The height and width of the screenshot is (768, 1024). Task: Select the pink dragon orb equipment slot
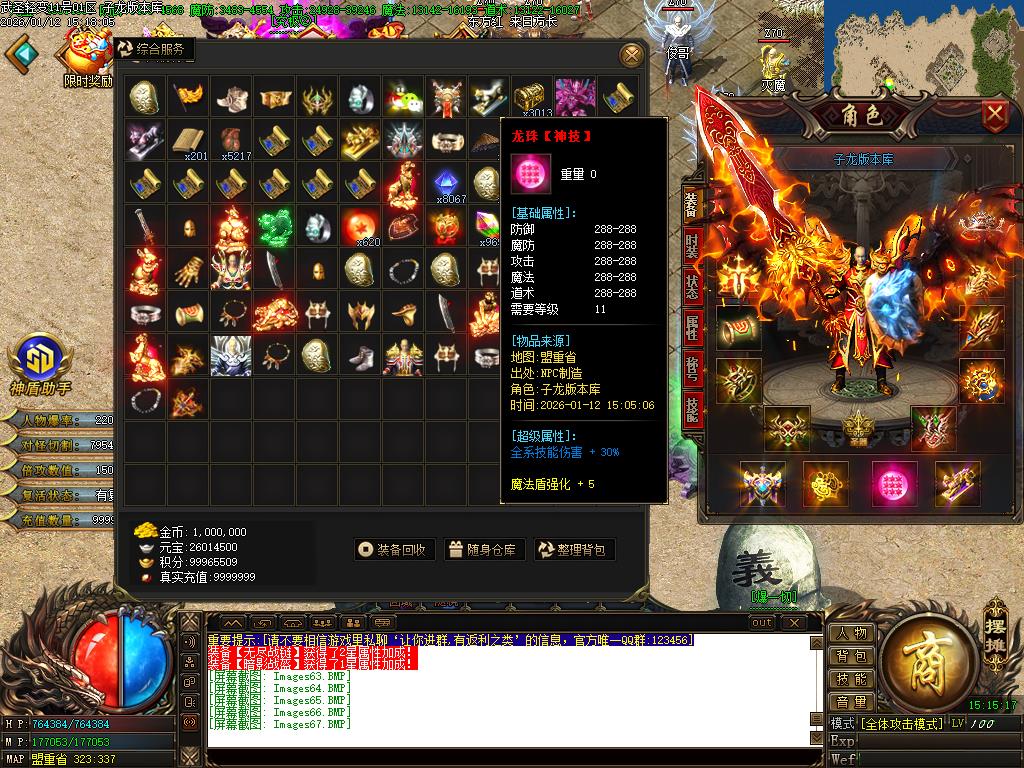click(x=894, y=483)
